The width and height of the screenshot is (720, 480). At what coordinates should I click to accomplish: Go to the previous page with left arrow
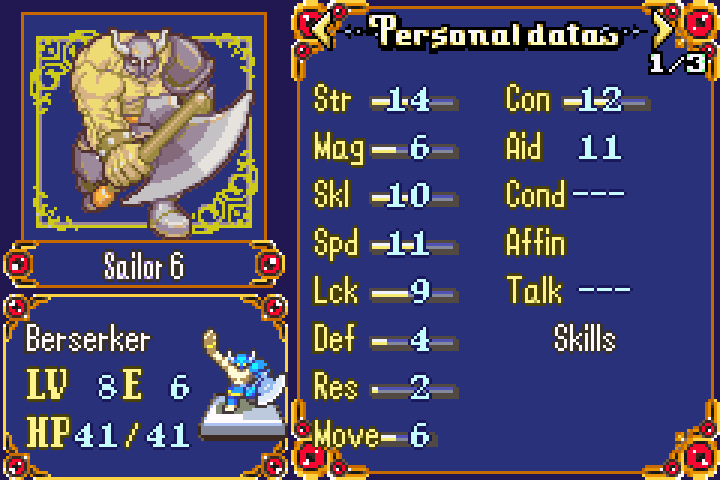click(x=322, y=30)
